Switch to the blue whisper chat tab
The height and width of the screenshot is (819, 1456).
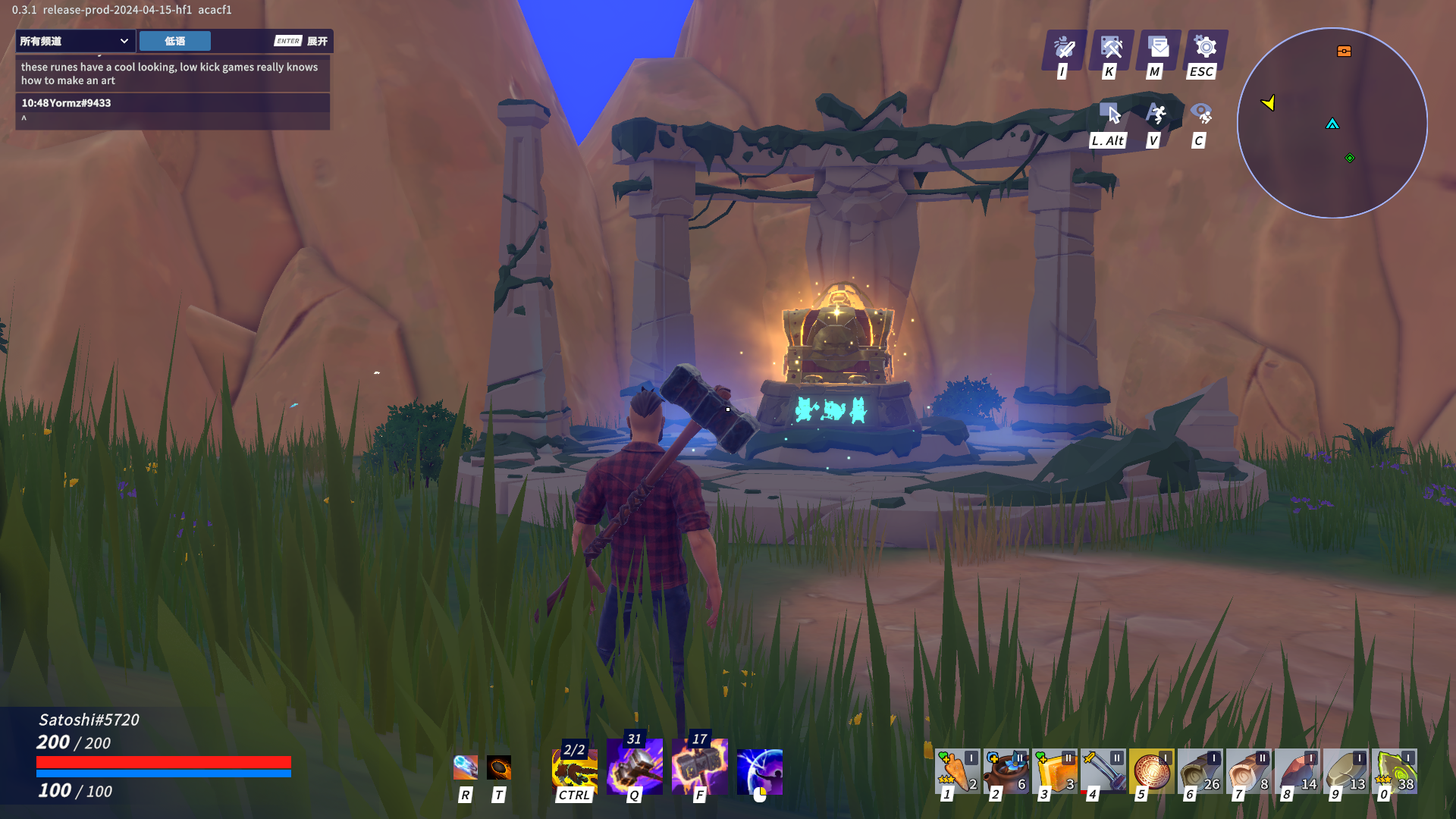point(174,41)
